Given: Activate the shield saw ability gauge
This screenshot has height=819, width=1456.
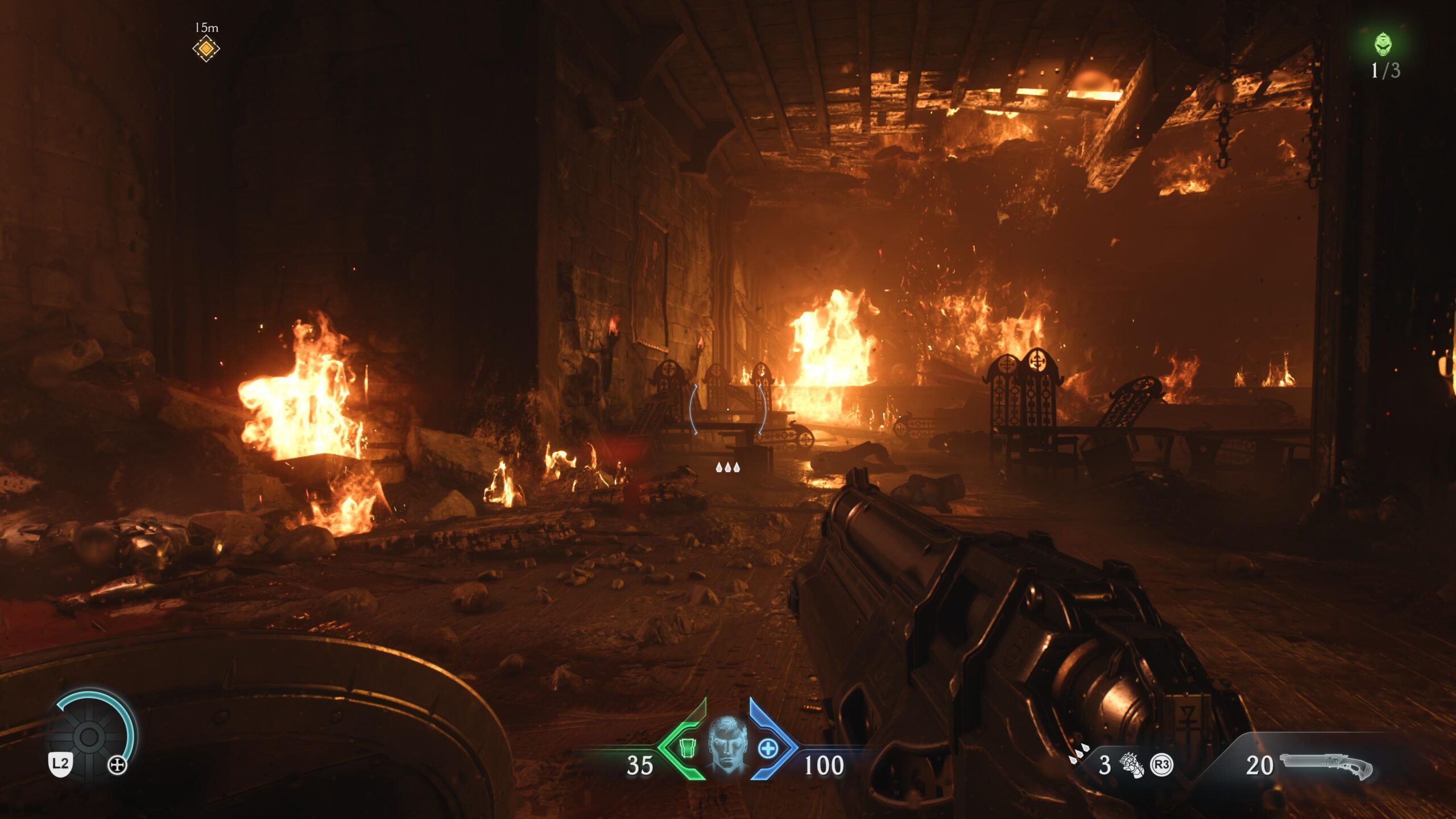Looking at the screenshot, I should [89, 737].
